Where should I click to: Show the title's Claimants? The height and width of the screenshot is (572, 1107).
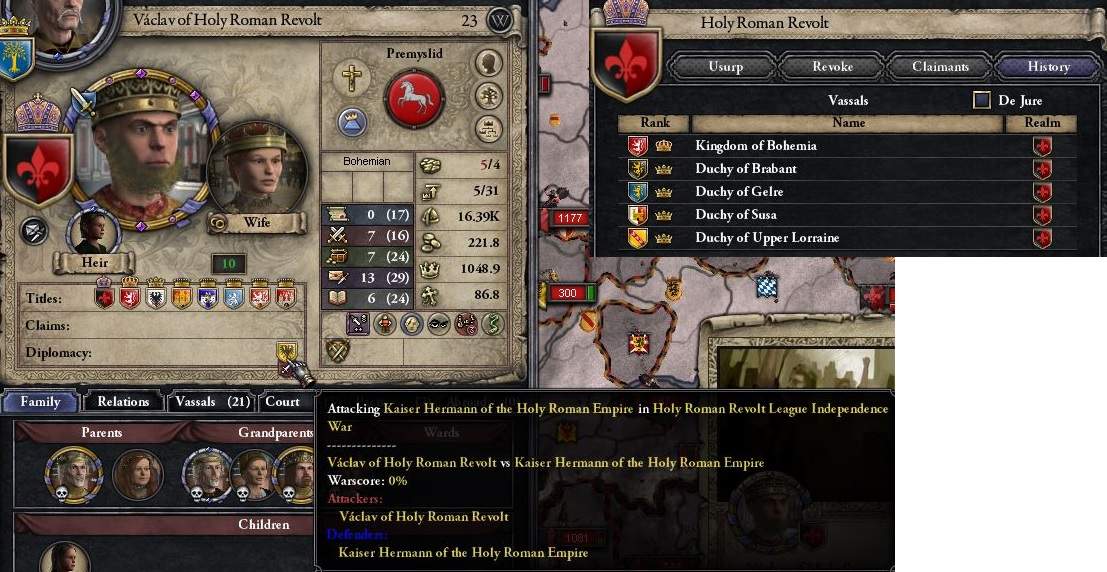click(940, 67)
